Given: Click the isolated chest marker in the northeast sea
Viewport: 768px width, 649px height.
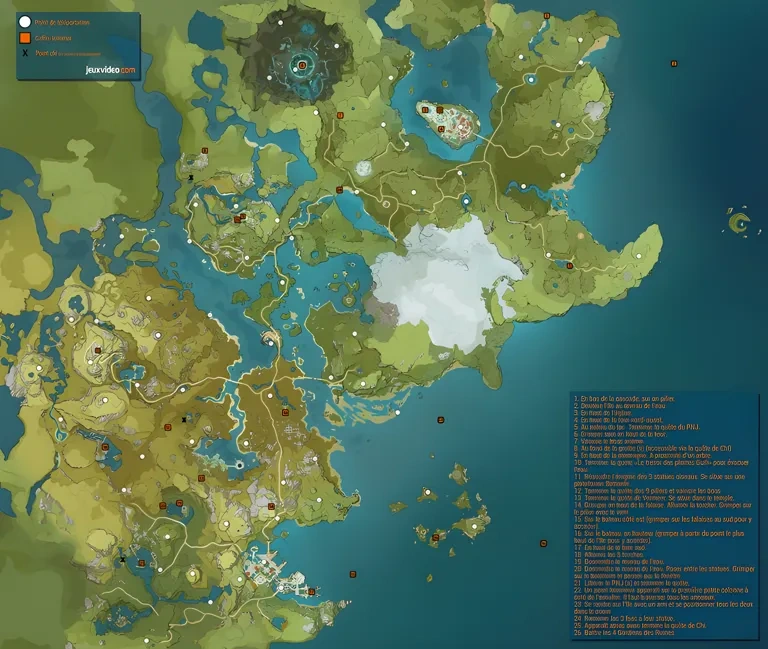Looking at the screenshot, I should 674,63.
